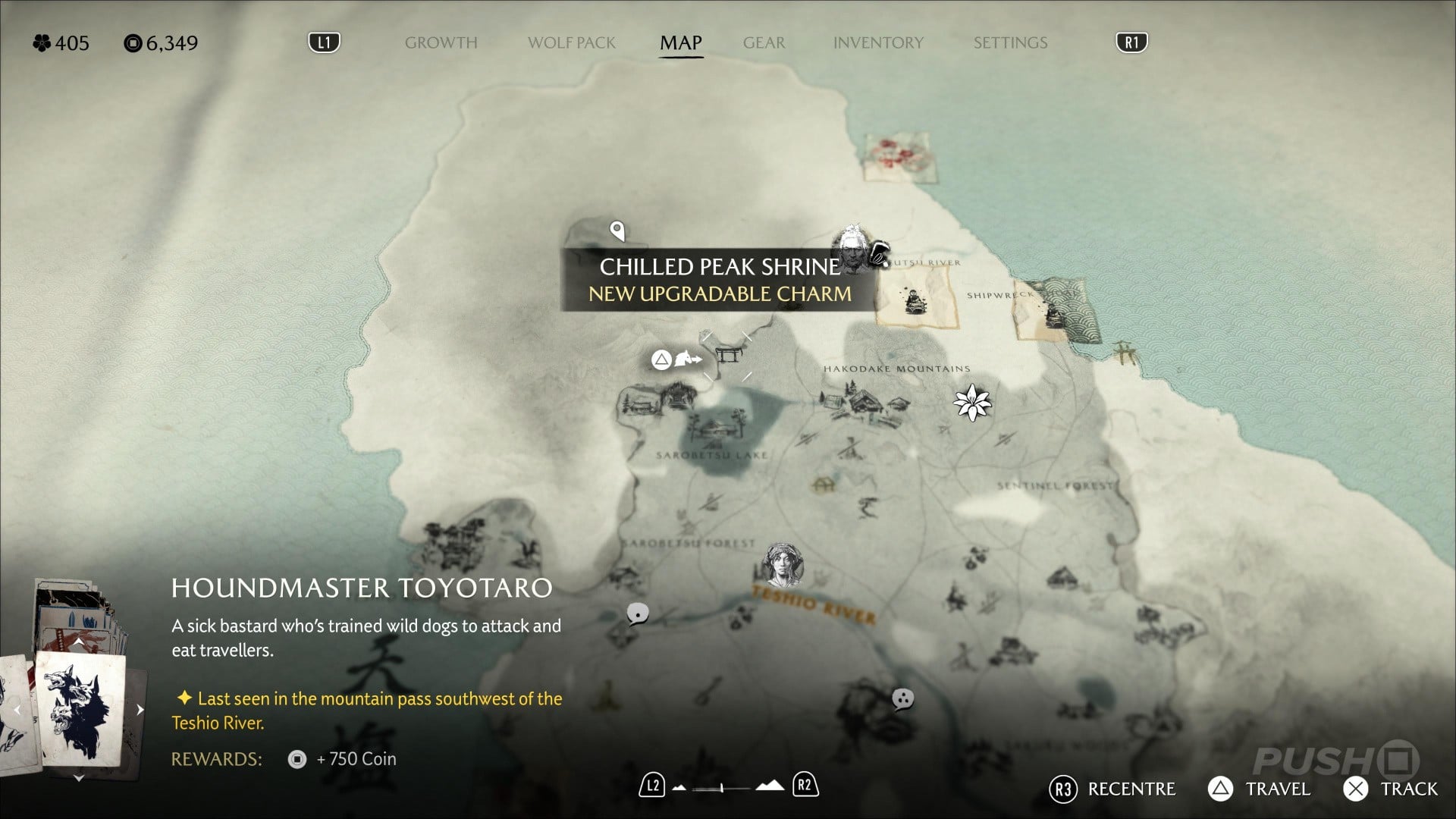Click the map zoom level bar
The width and height of the screenshot is (1456, 819).
[x=722, y=788]
